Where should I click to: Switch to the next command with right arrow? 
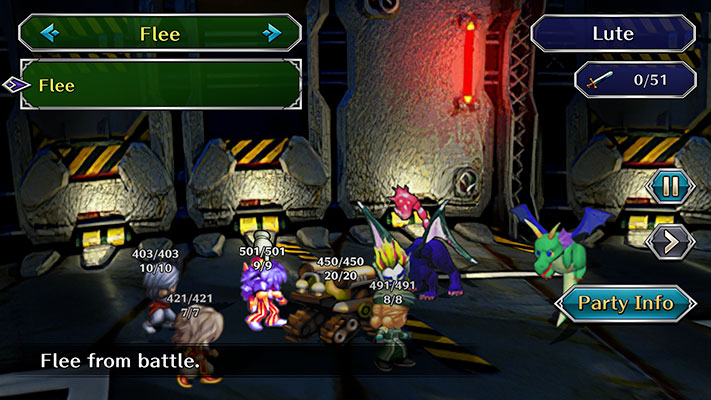pos(272,33)
